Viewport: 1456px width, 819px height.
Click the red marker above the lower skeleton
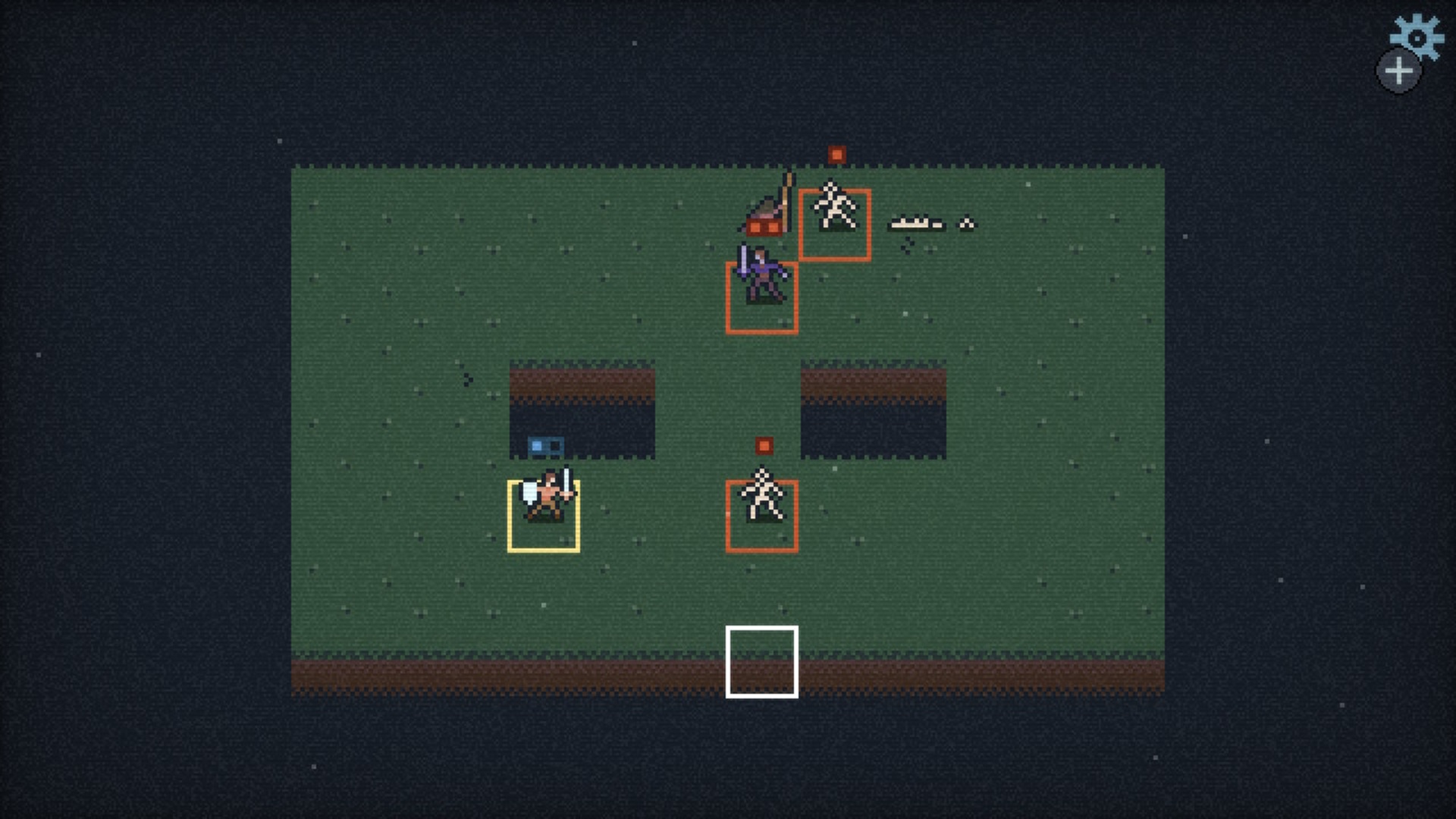click(x=762, y=447)
